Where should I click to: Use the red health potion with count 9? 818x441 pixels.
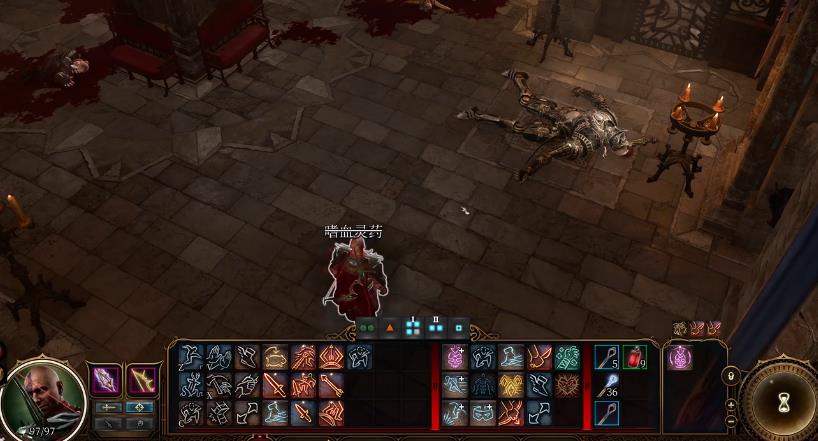pos(634,357)
